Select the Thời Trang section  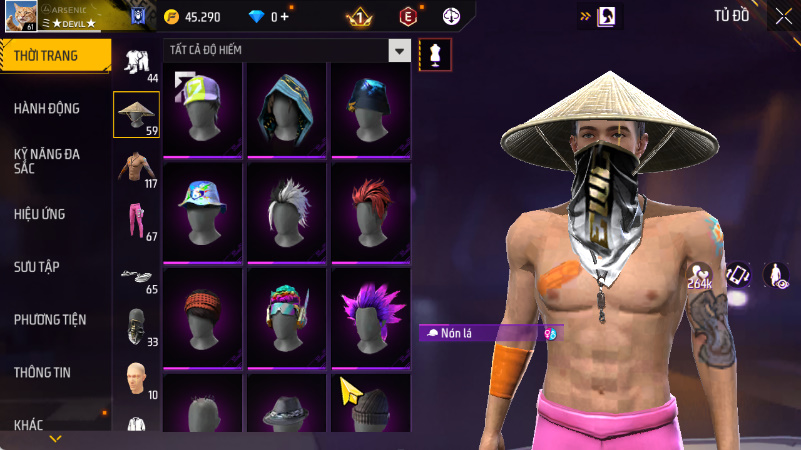coord(46,56)
